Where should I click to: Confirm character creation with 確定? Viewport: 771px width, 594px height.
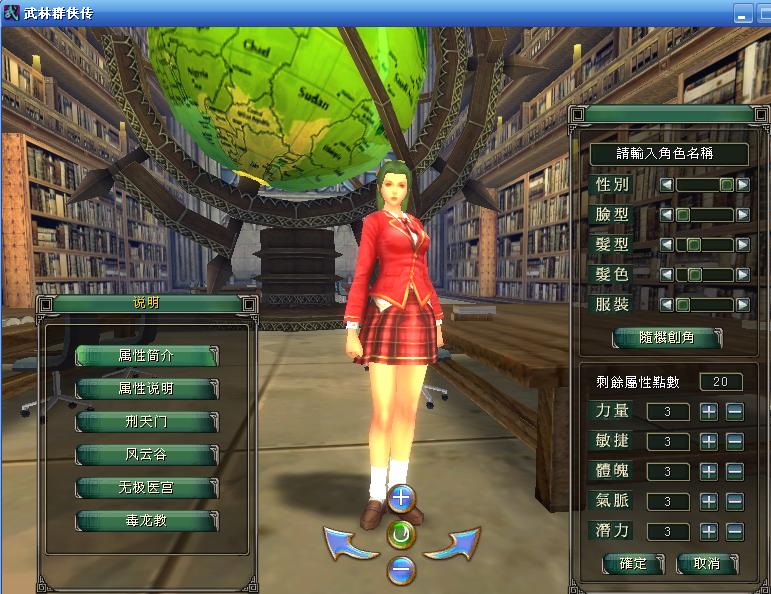pos(633,563)
